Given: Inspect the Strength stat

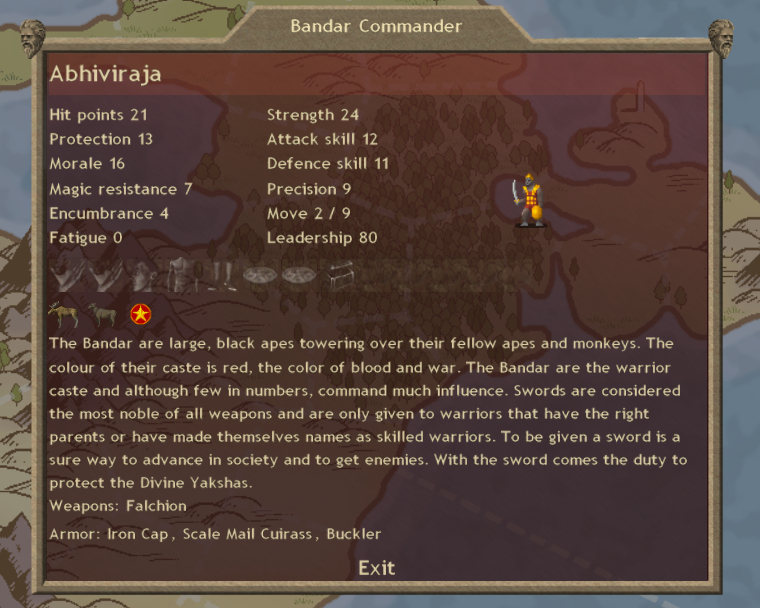Looking at the screenshot, I should (x=312, y=115).
